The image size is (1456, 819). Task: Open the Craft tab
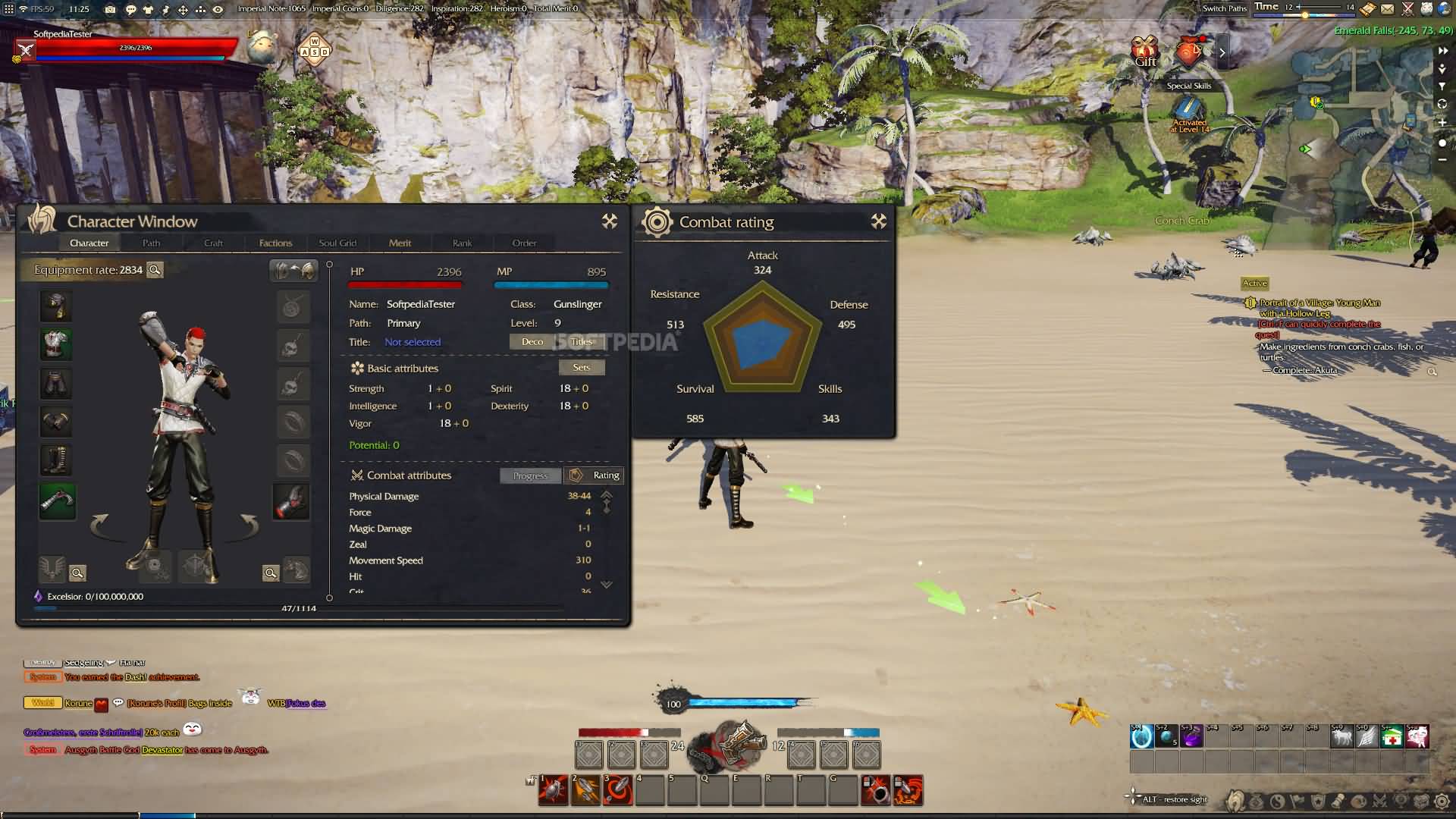213,243
